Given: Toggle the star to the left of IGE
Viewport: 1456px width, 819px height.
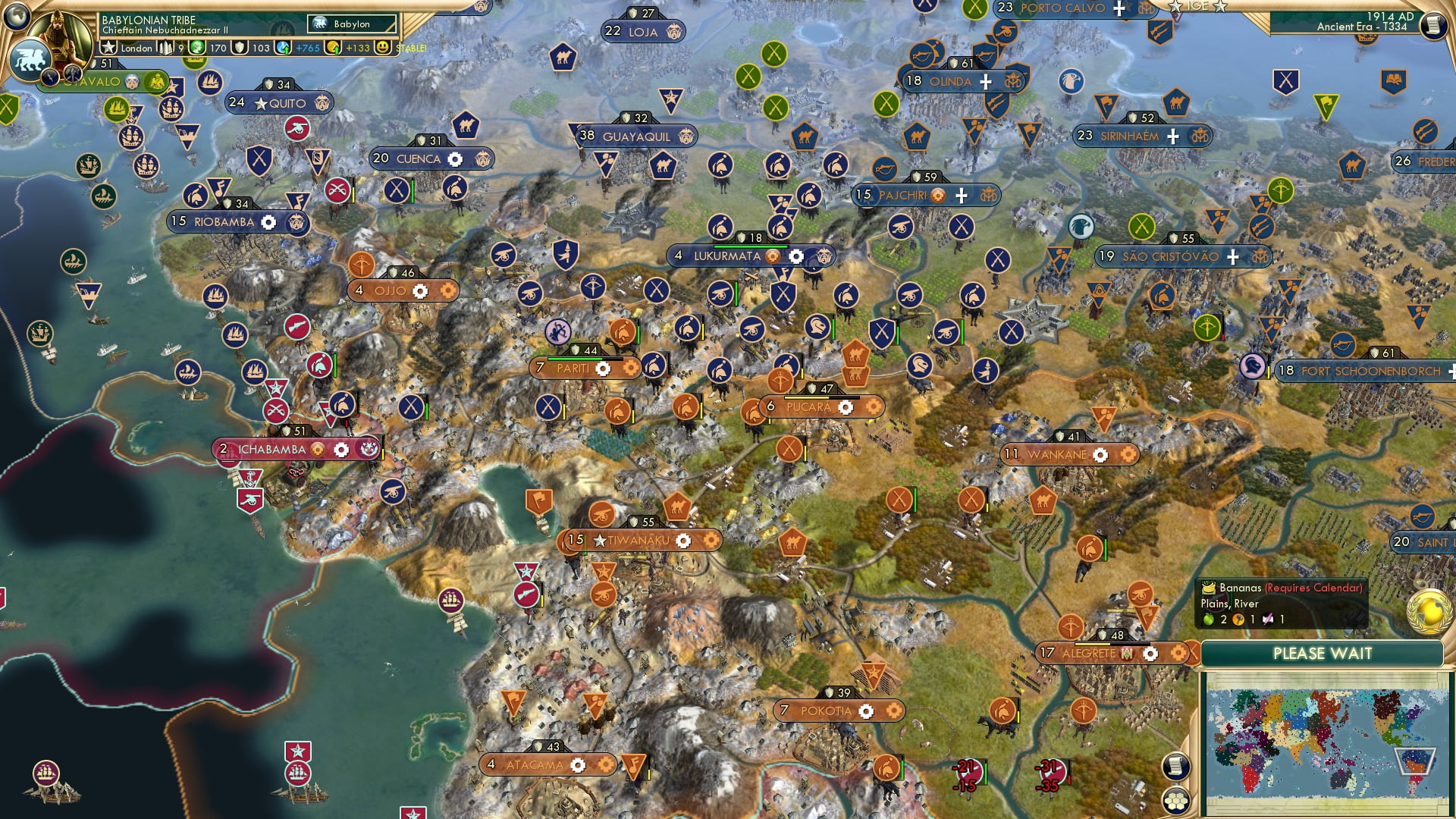Looking at the screenshot, I should [1175, 6].
